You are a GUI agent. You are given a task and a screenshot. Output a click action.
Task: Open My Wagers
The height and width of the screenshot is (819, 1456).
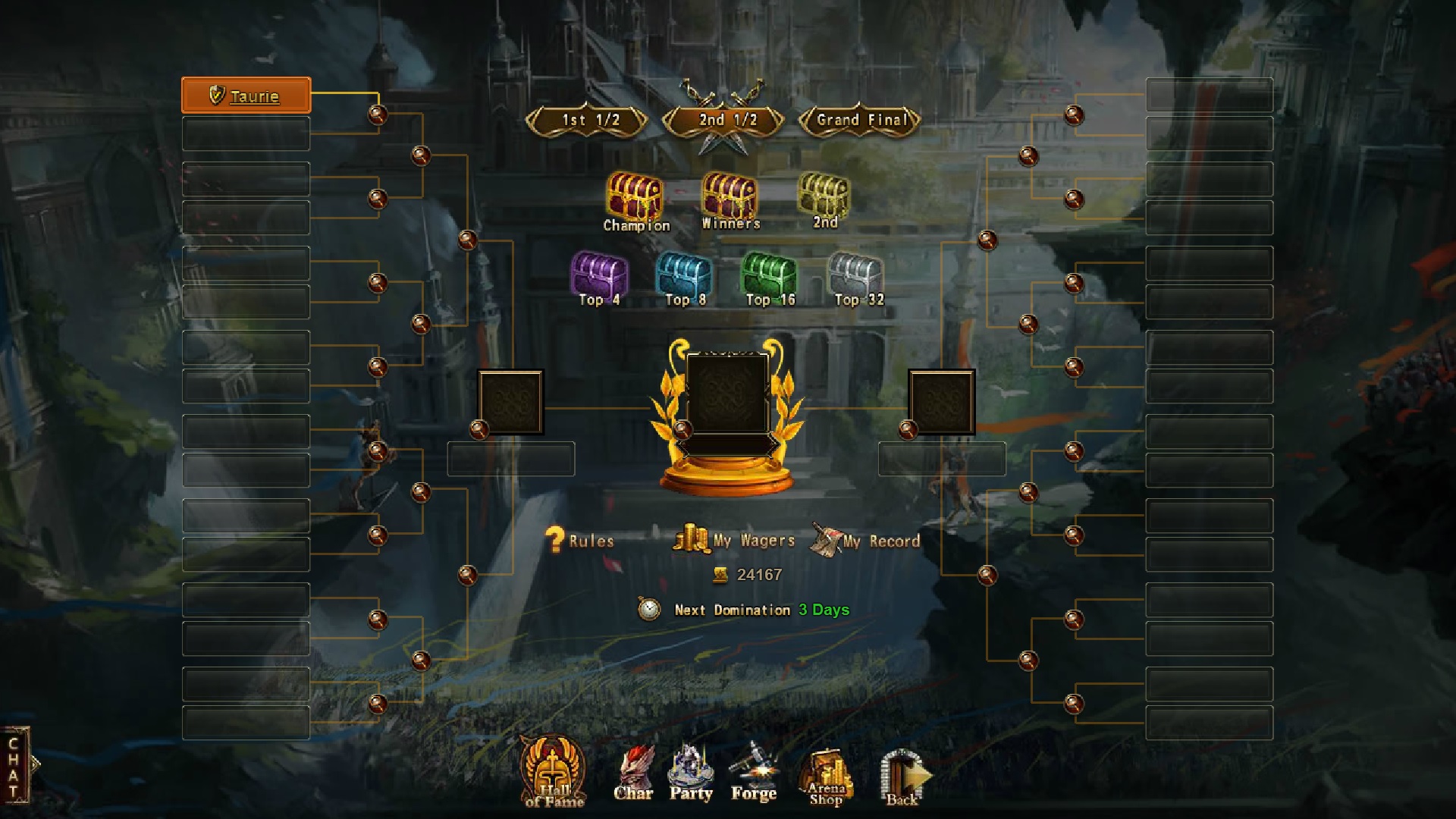pyautogui.click(x=734, y=541)
